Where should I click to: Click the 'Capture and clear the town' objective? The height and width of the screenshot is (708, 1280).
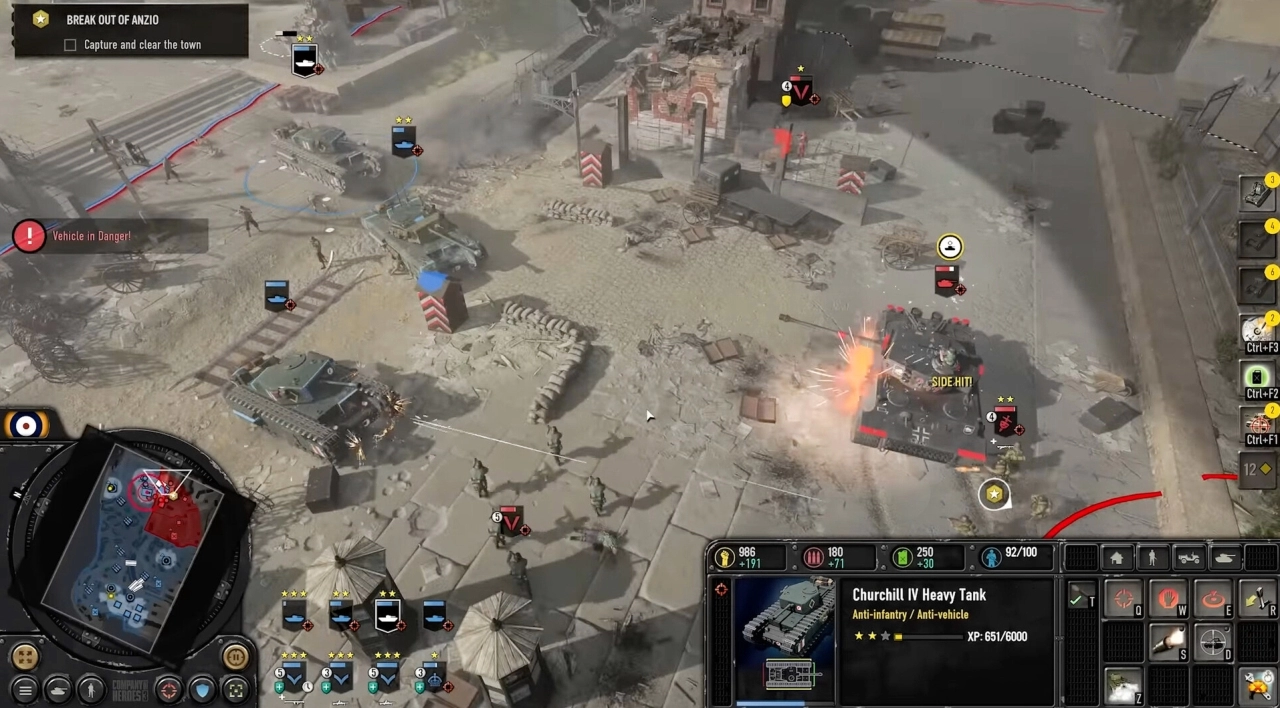point(142,45)
